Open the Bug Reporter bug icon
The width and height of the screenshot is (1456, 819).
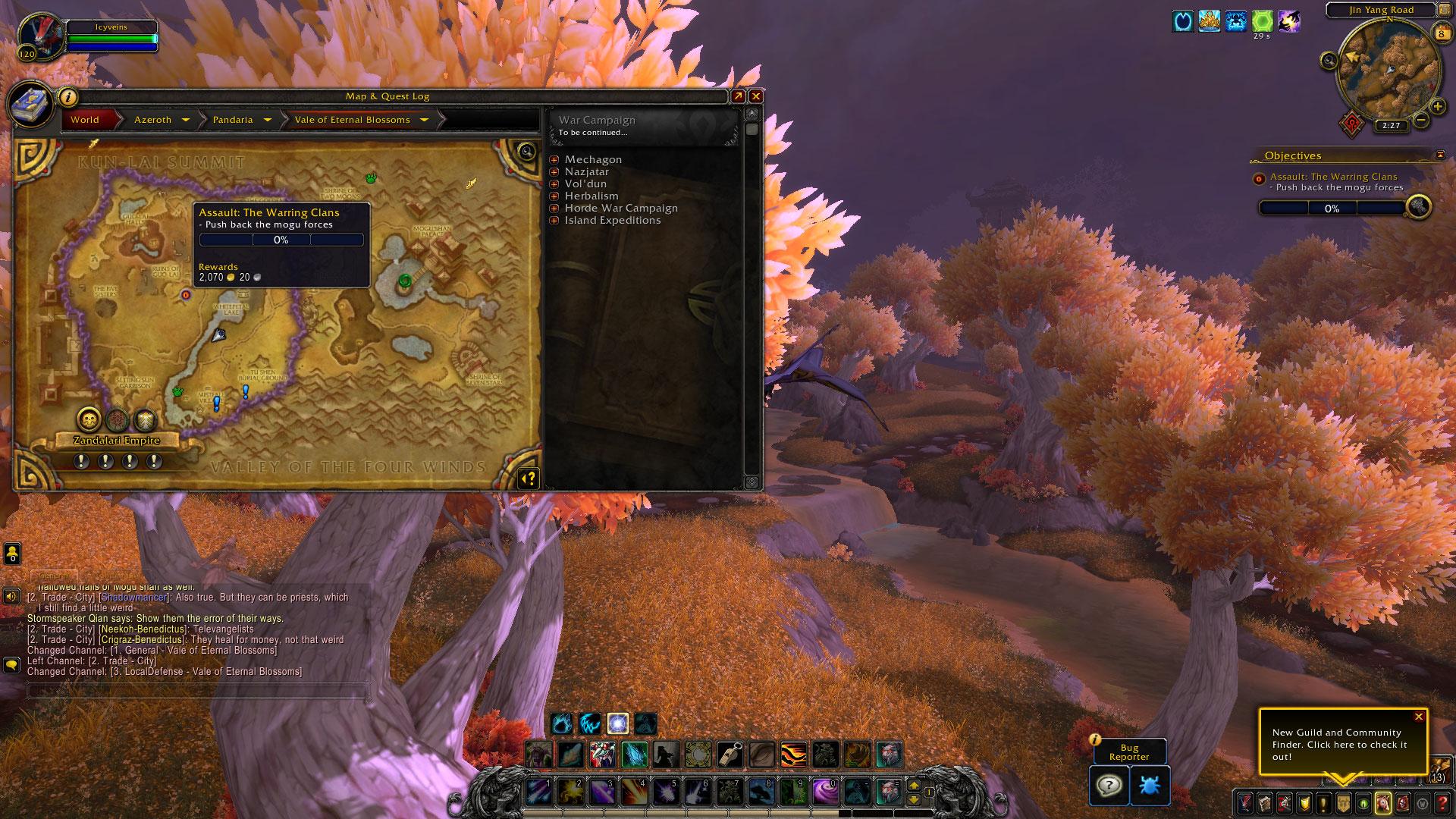coord(1150,785)
